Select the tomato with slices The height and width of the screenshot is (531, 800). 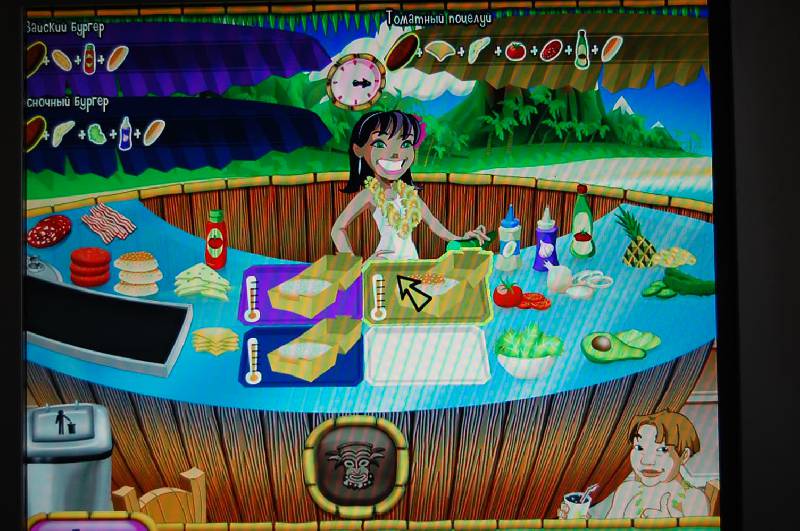click(515, 295)
